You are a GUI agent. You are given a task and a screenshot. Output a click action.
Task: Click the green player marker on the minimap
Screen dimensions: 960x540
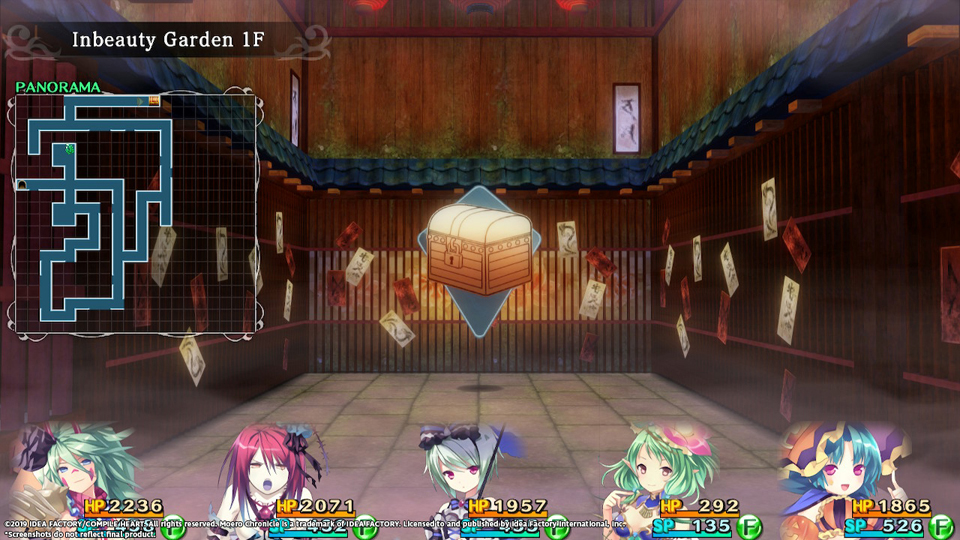[x=69, y=149]
